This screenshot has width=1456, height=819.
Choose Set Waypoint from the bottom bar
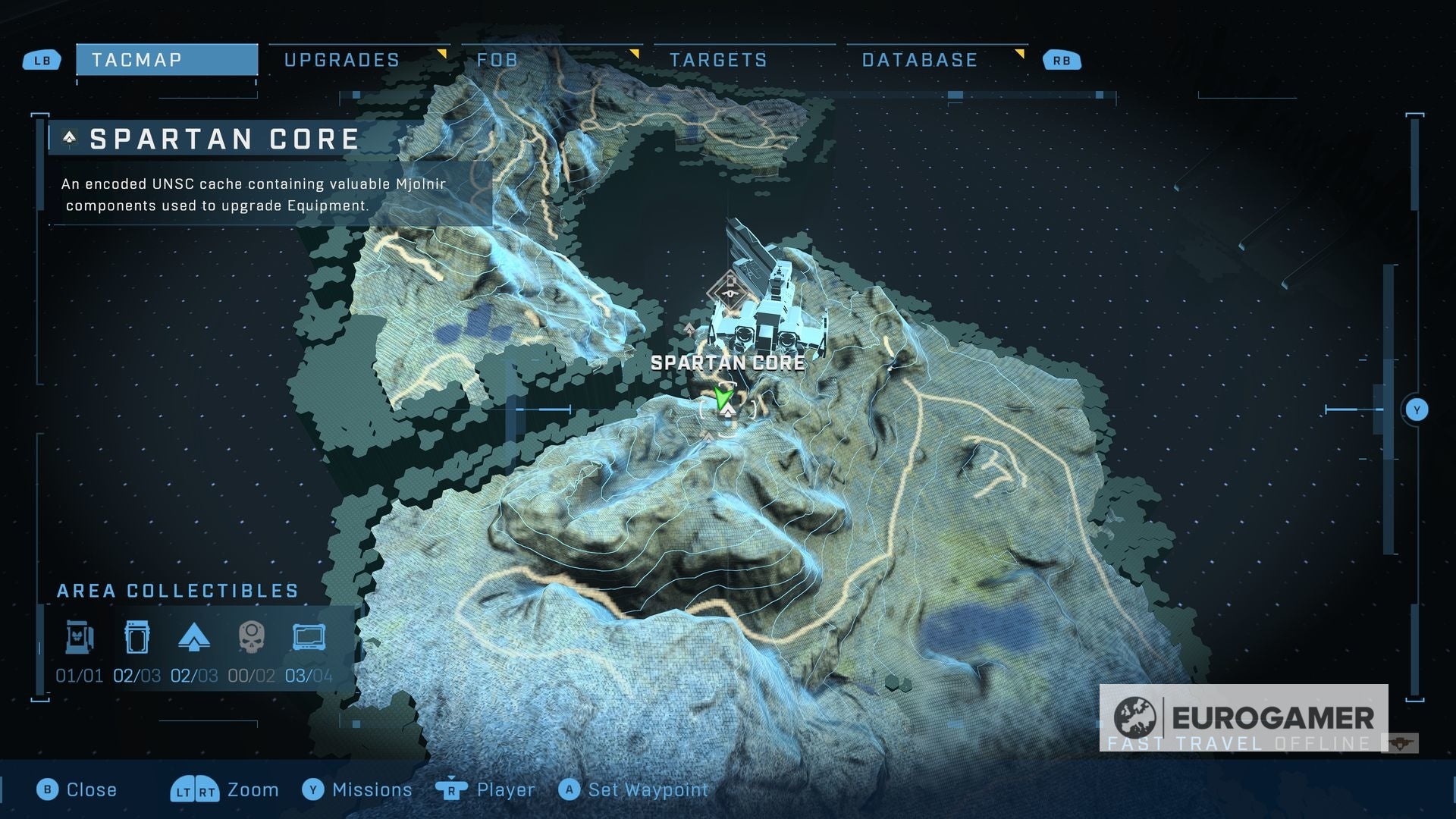633,789
